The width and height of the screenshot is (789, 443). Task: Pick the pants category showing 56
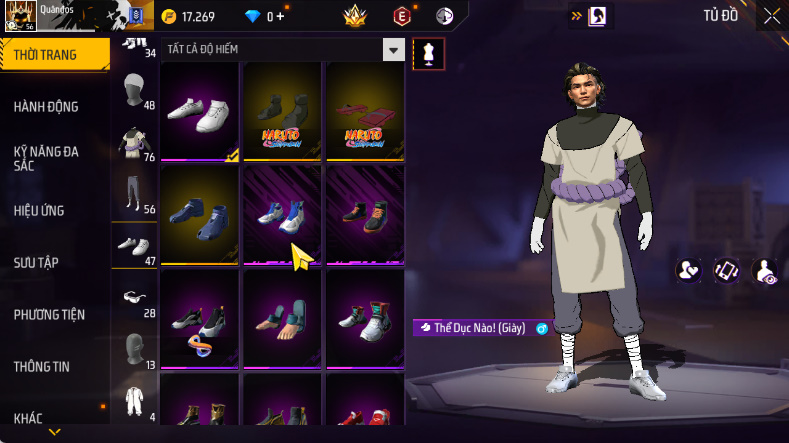pos(132,195)
